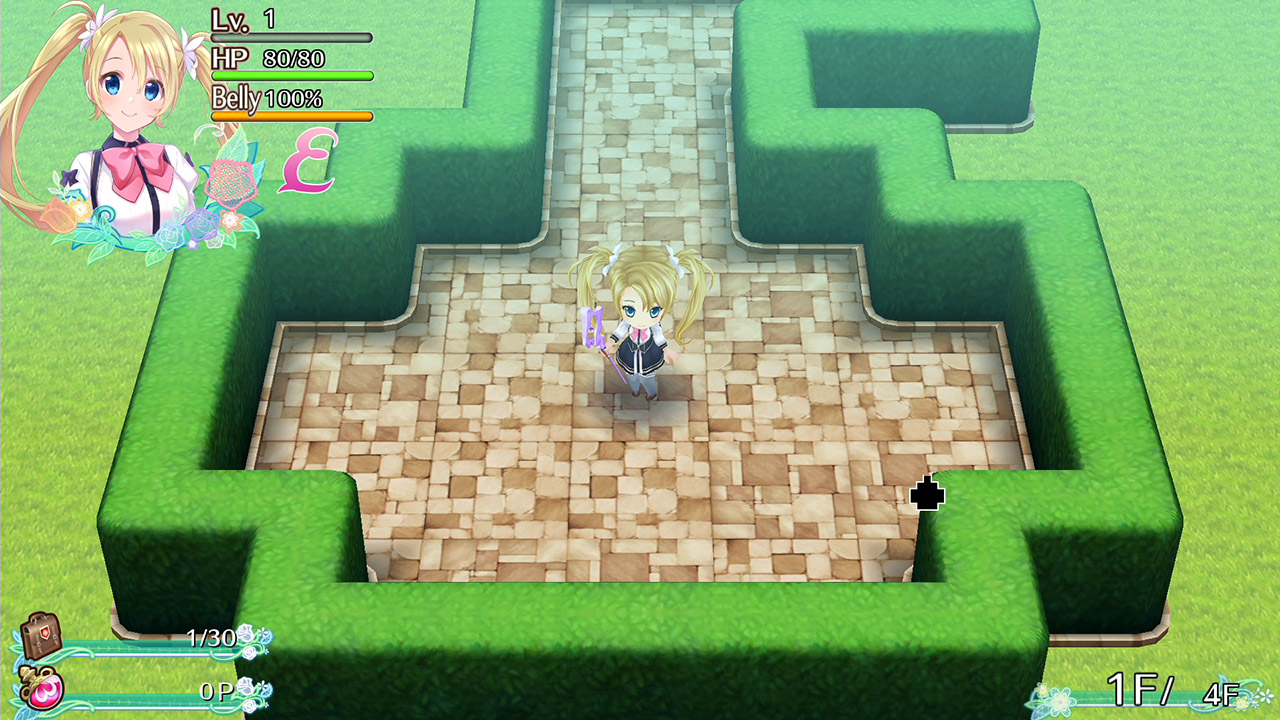1280x720 pixels.
Task: Select the item satchel icon
Action: [42, 634]
